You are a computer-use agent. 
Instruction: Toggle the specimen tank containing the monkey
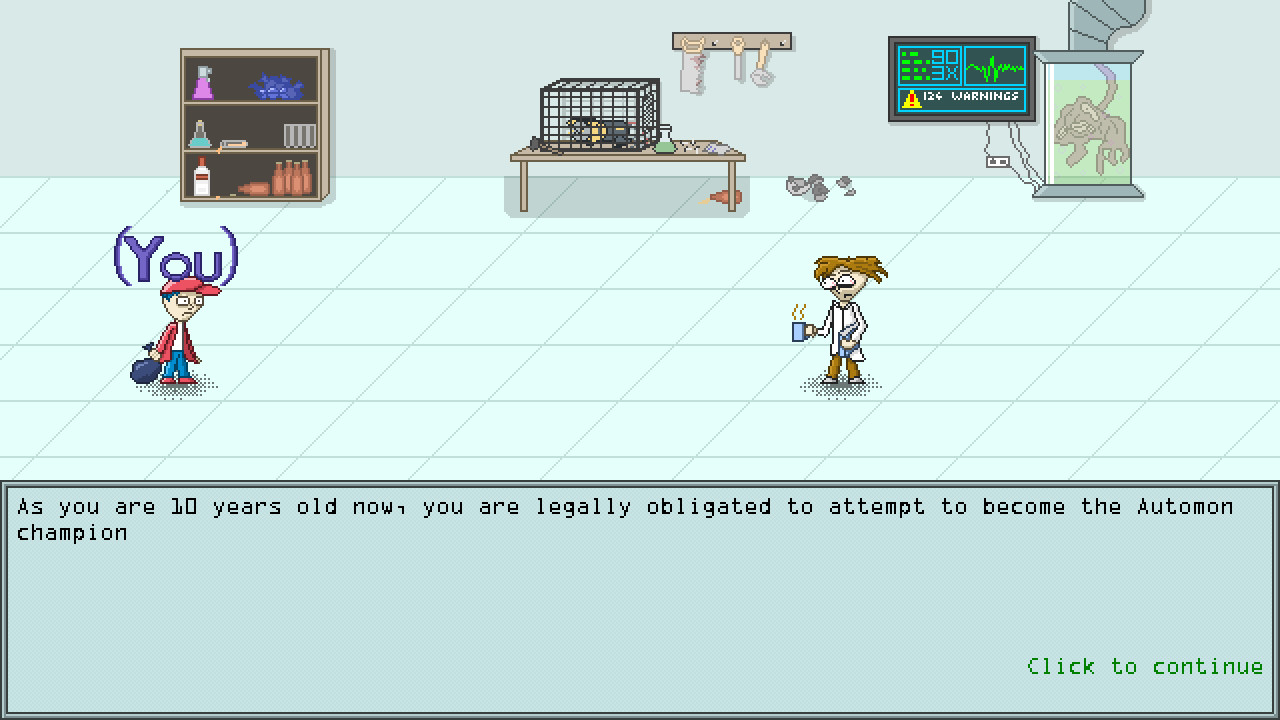pyautogui.click(x=1090, y=120)
